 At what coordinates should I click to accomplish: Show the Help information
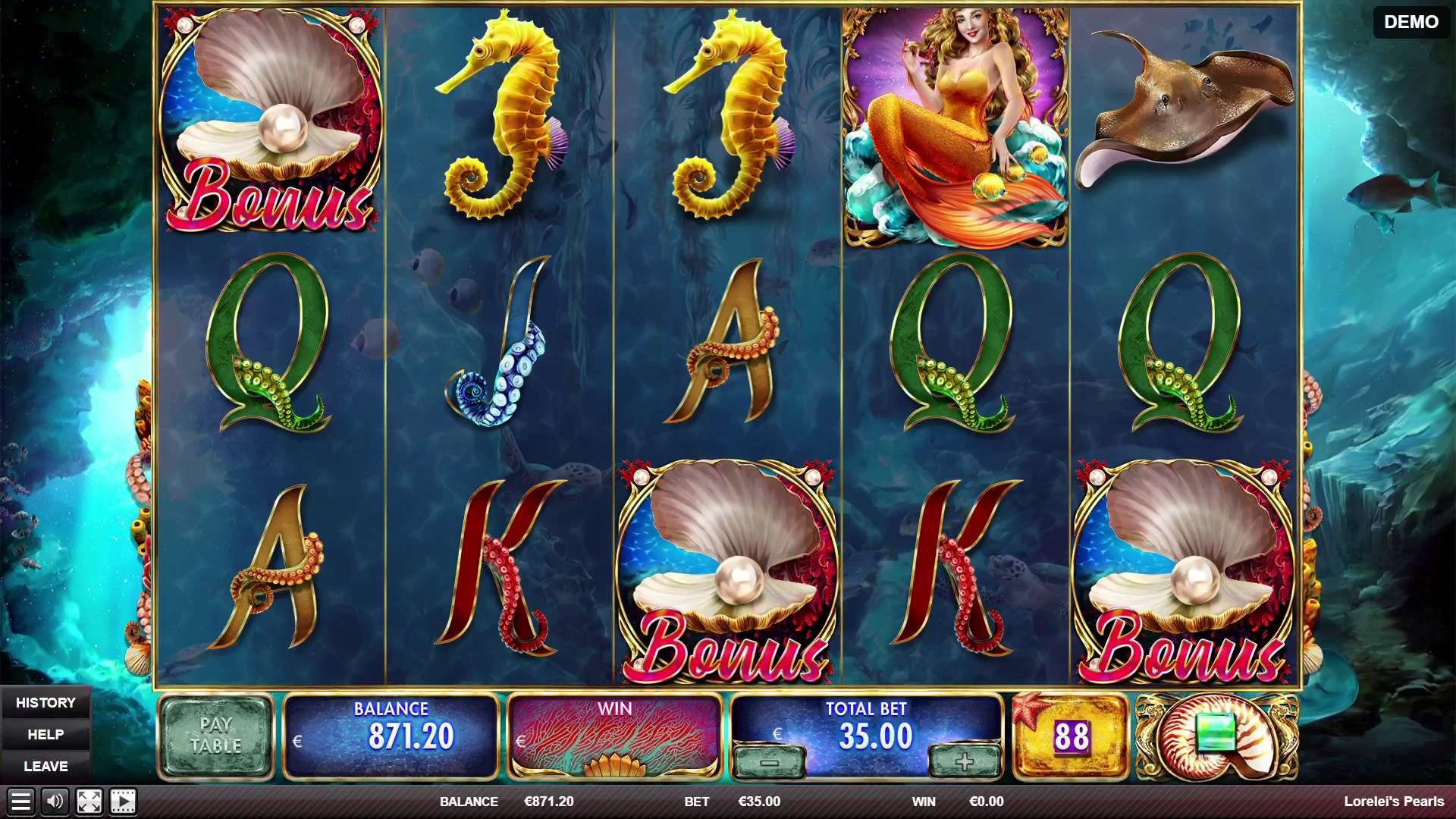pyautogui.click(x=45, y=735)
